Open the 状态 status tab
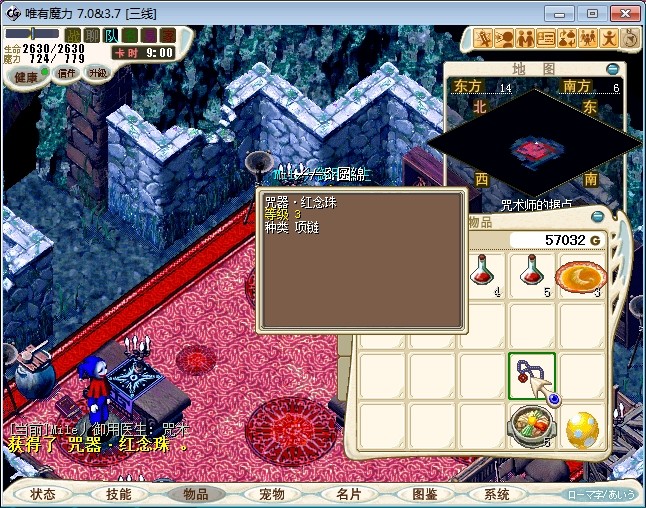Viewport: 646px width, 508px height. tap(43, 494)
